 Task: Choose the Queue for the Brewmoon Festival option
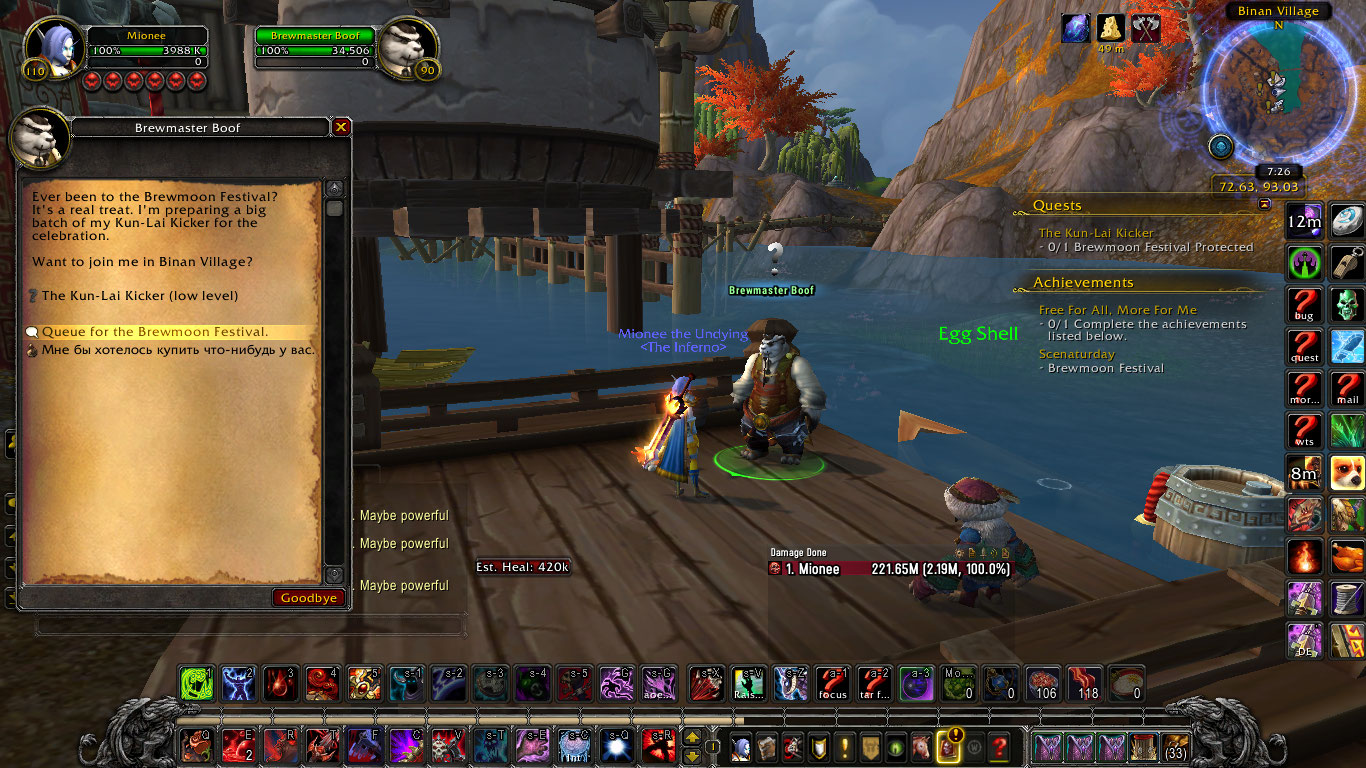tap(155, 332)
